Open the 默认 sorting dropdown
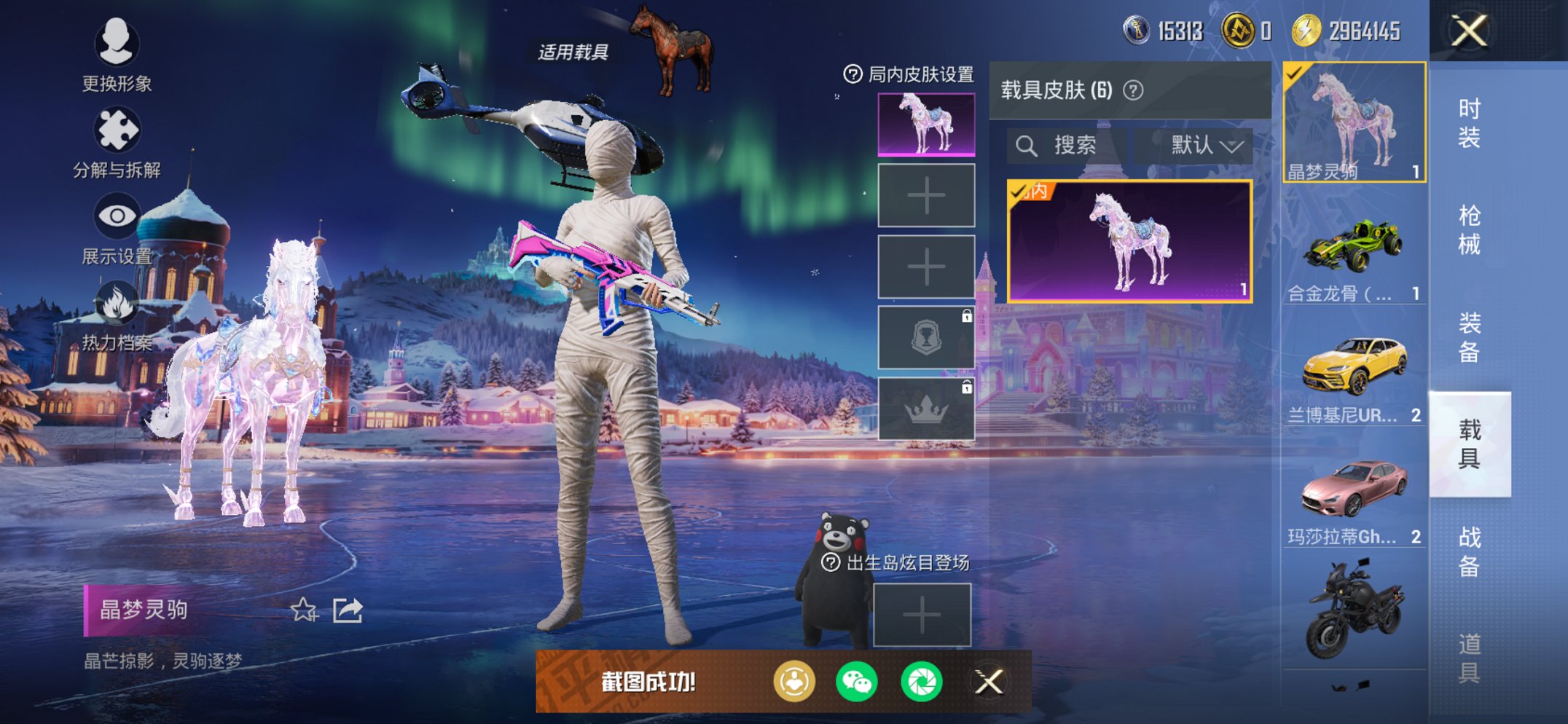Image resolution: width=1568 pixels, height=724 pixels. pos(1205,146)
